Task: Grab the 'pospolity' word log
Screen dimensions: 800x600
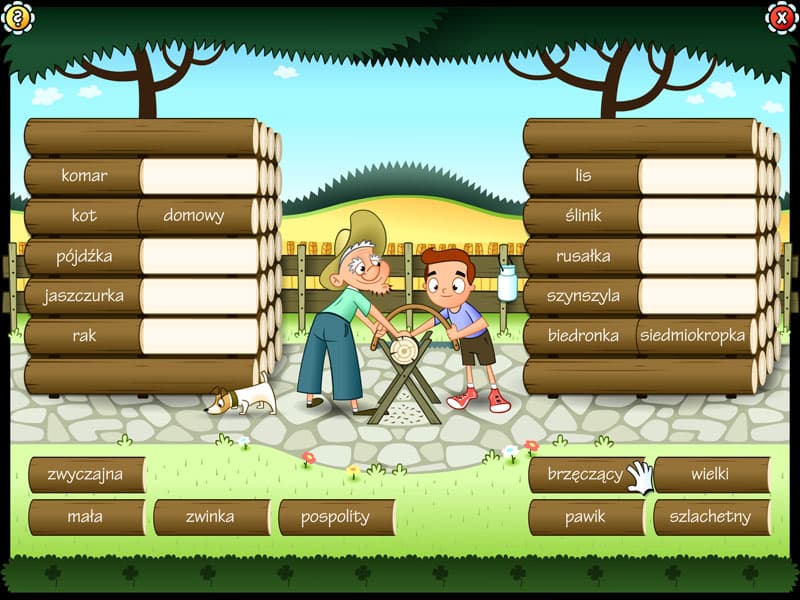Action: [x=335, y=517]
